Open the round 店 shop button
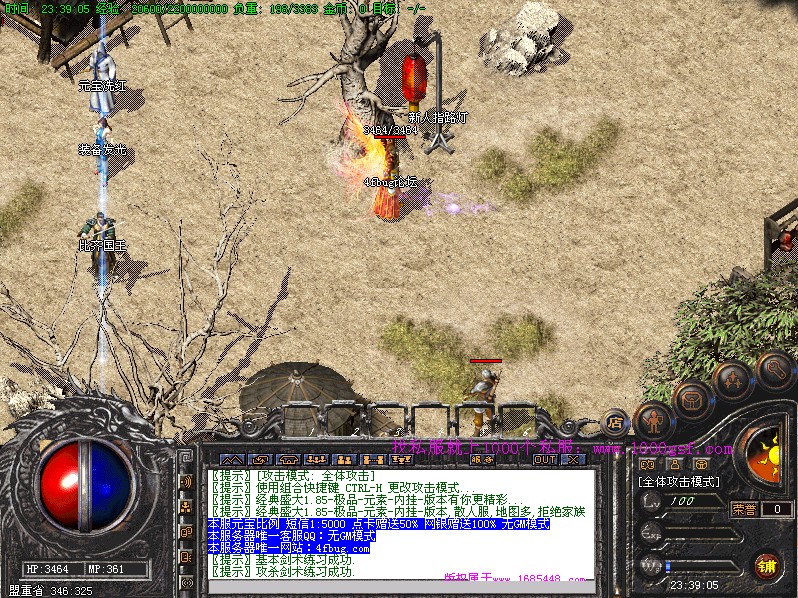Image resolution: width=798 pixels, height=598 pixels. point(615,423)
